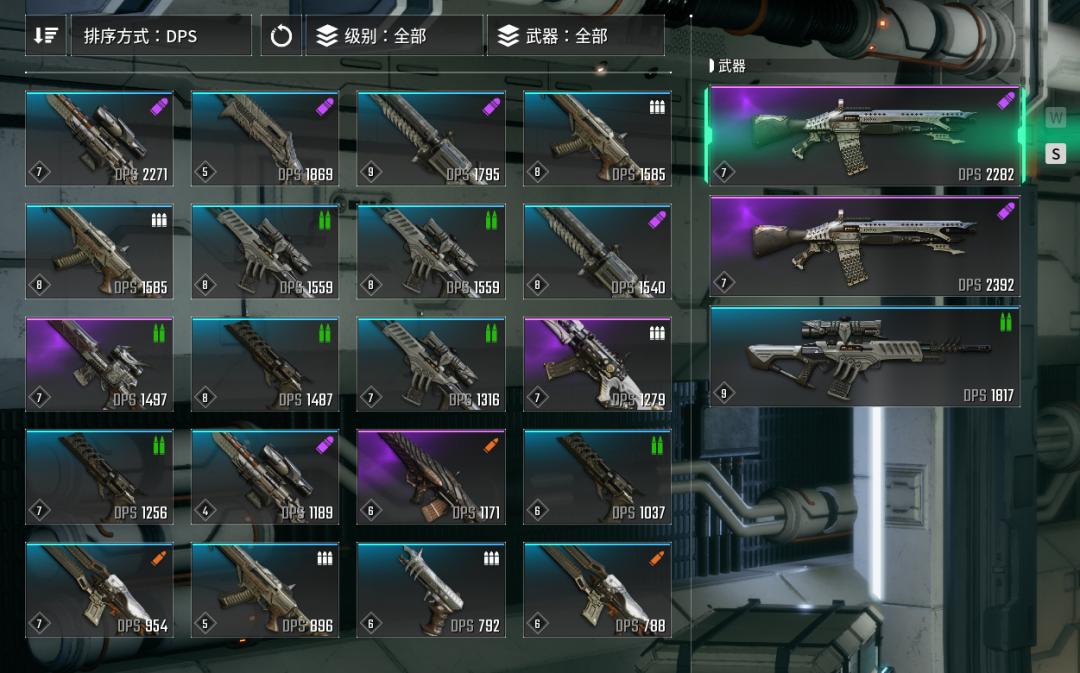Open the 级别 全部 tier filter

[x=394, y=36]
